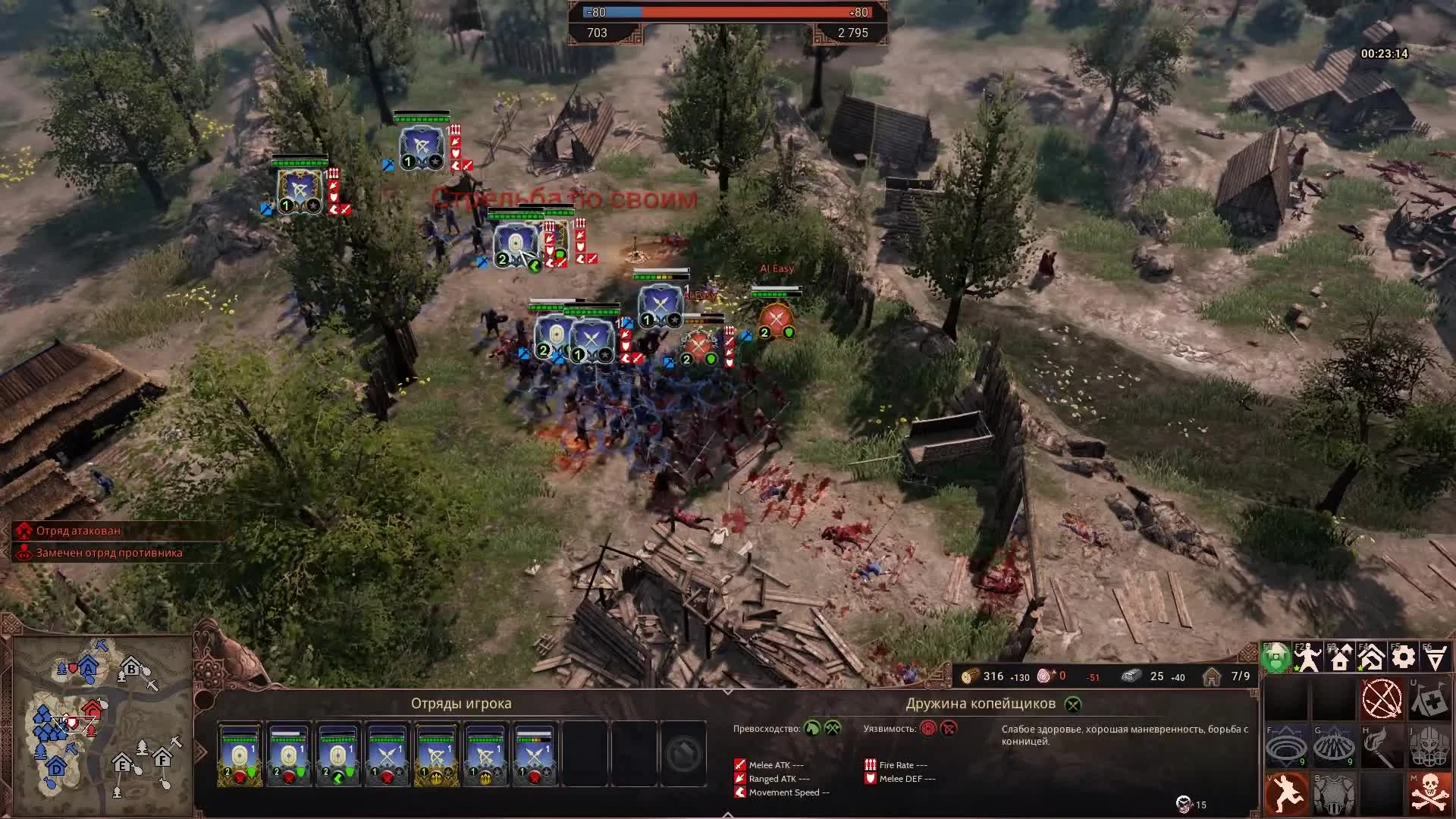This screenshot has height=819, width=1456.
Task: Select the spiked formation ability (G)
Action: coord(1333,745)
